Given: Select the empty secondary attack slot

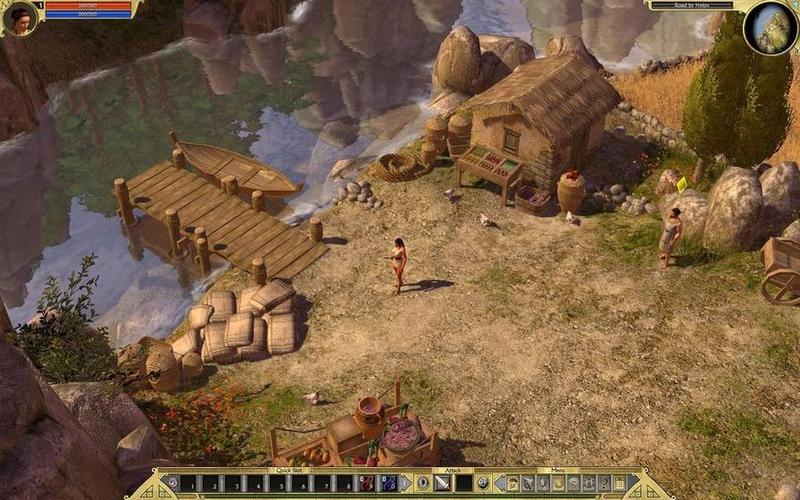Looking at the screenshot, I should pos(463,484).
